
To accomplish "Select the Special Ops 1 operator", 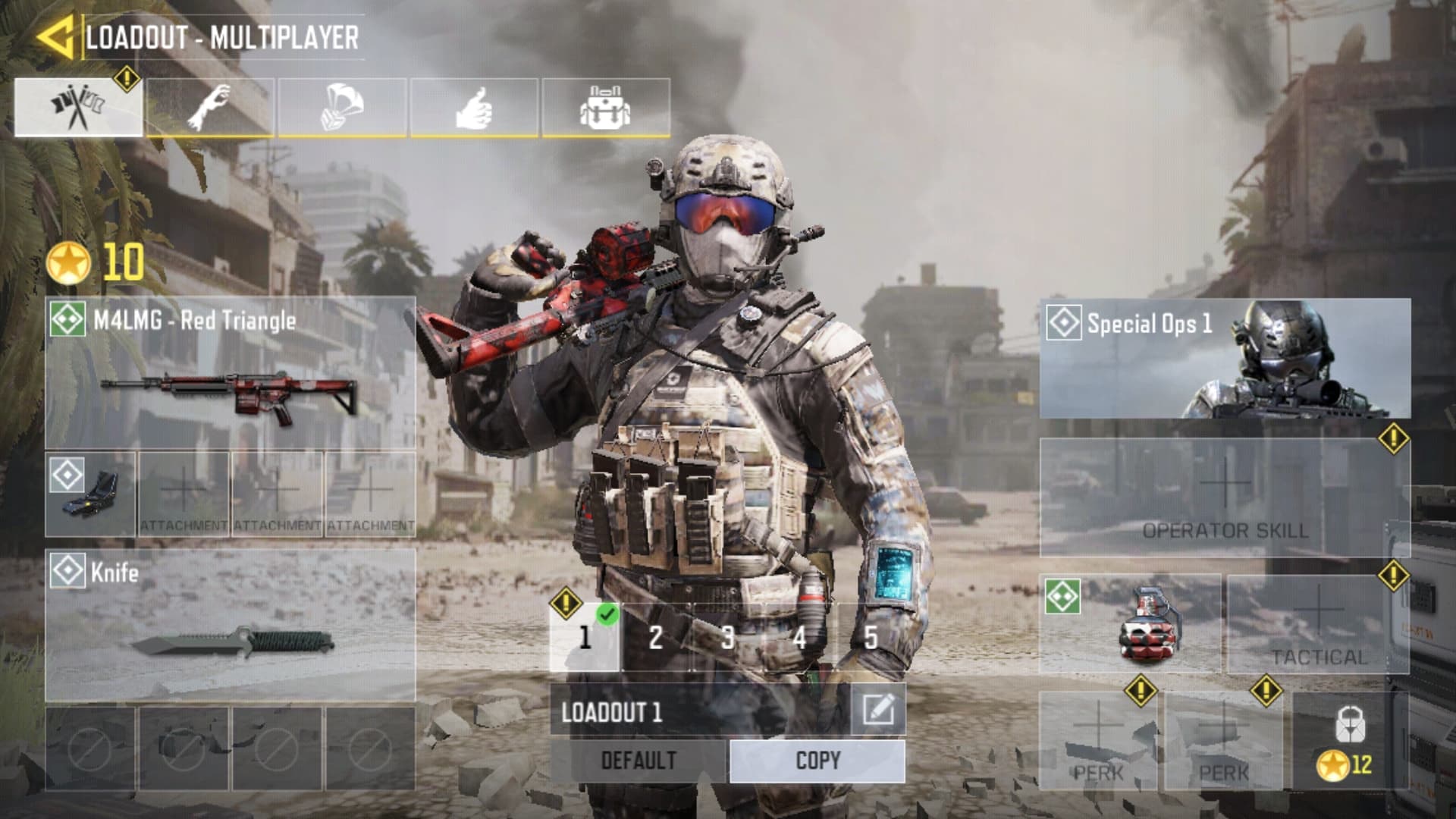I will coord(1224,358).
